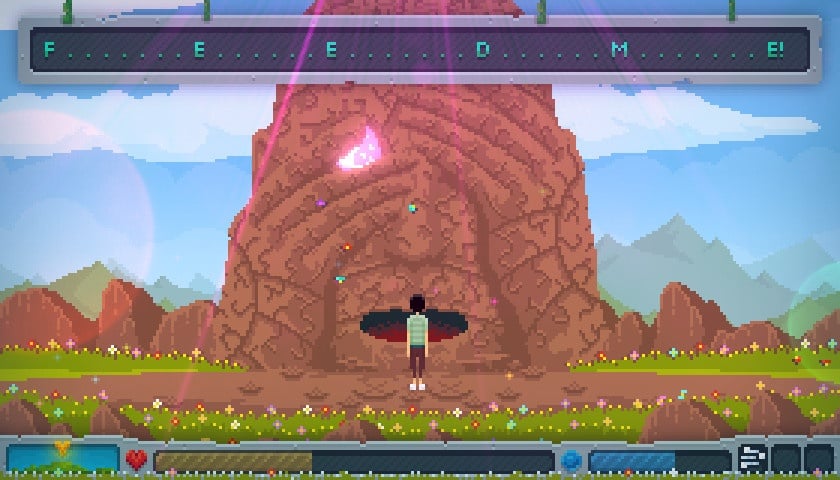The width and height of the screenshot is (840, 480).
Task: Click the blue orb icon
Action: (x=571, y=461)
